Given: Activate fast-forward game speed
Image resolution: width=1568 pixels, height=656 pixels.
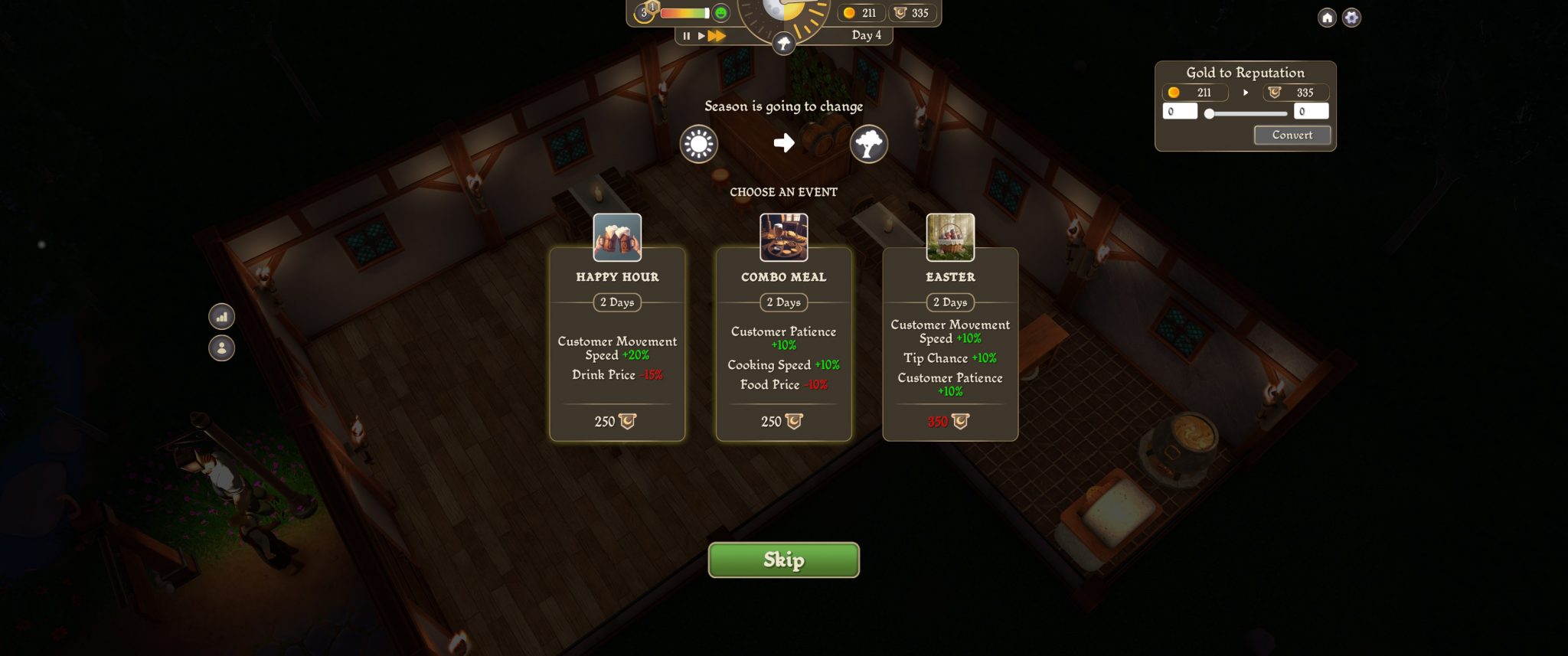Looking at the screenshot, I should 717,36.
